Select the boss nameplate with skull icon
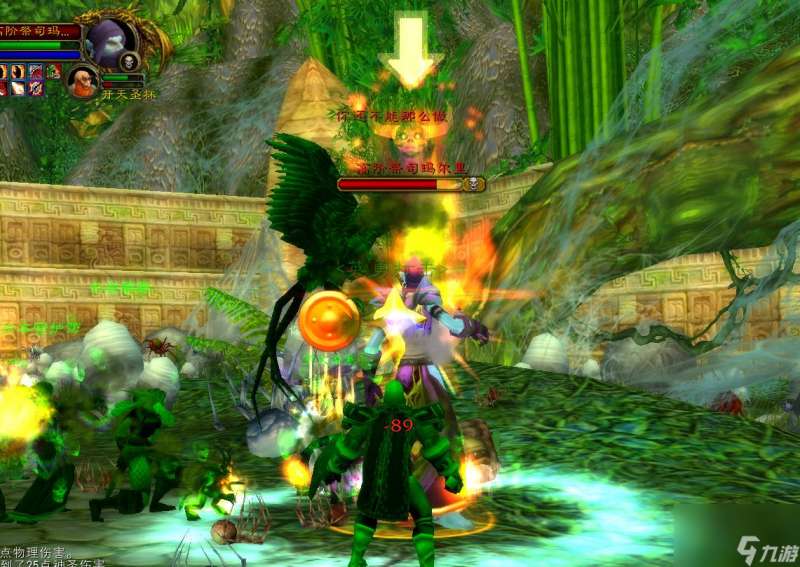The width and height of the screenshot is (800, 567). click(411, 184)
